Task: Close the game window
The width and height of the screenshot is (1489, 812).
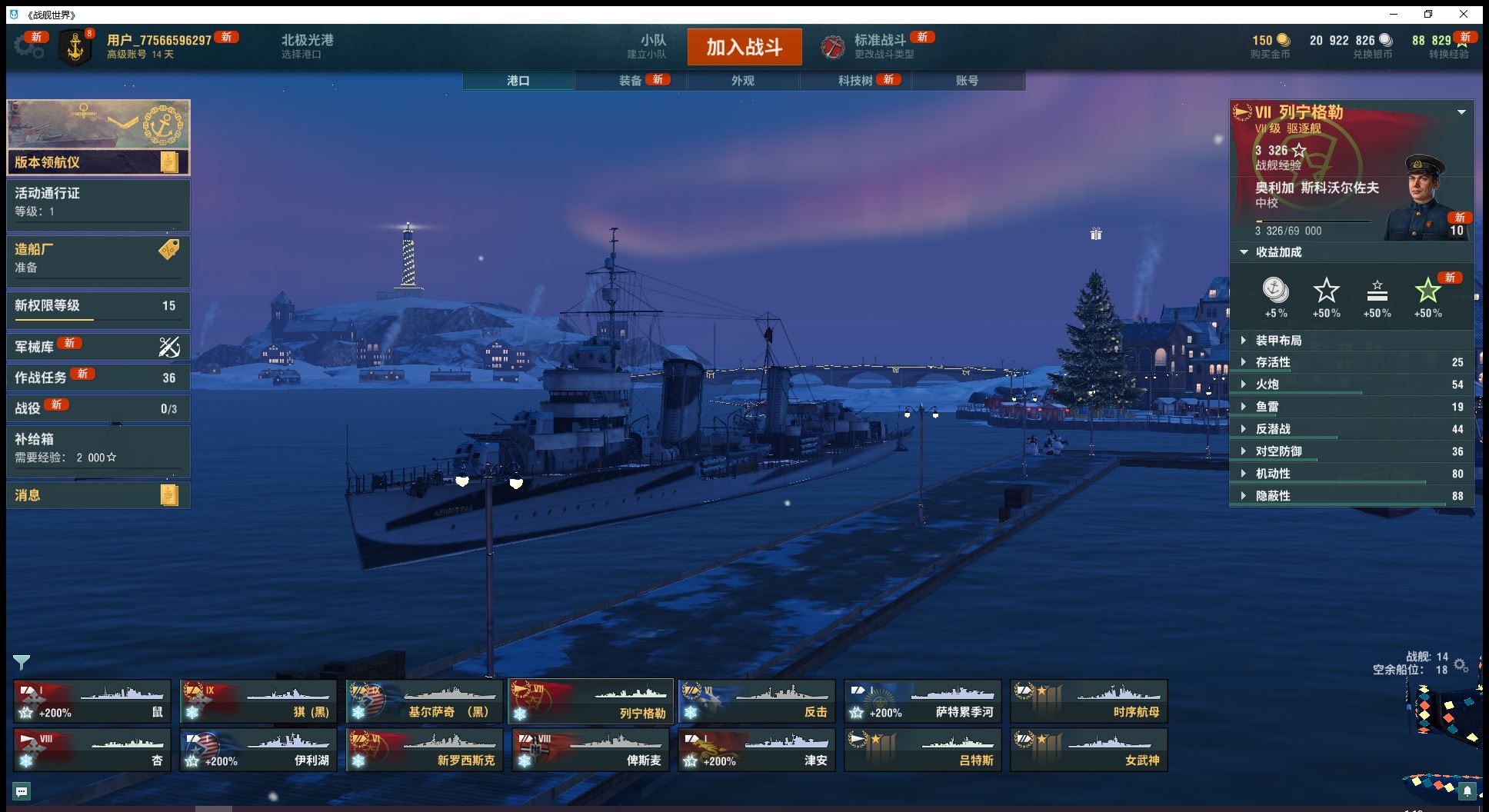Action: point(1464,15)
